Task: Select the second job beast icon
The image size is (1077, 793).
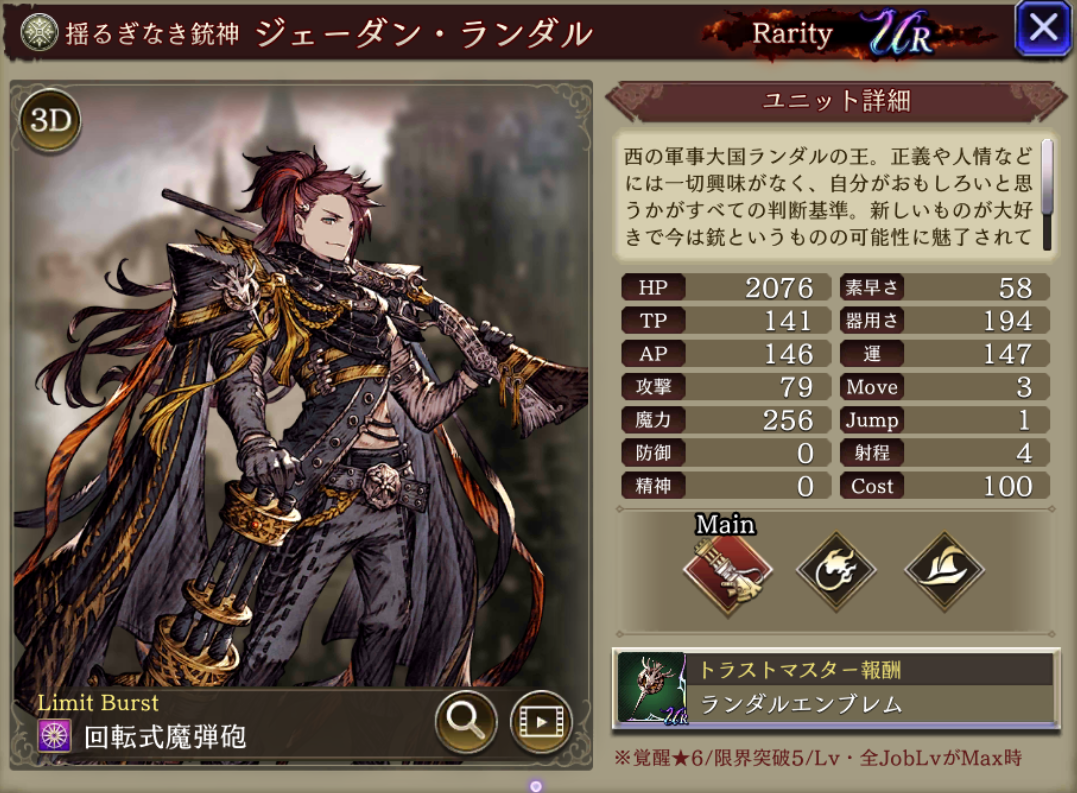Action: [x=836, y=571]
